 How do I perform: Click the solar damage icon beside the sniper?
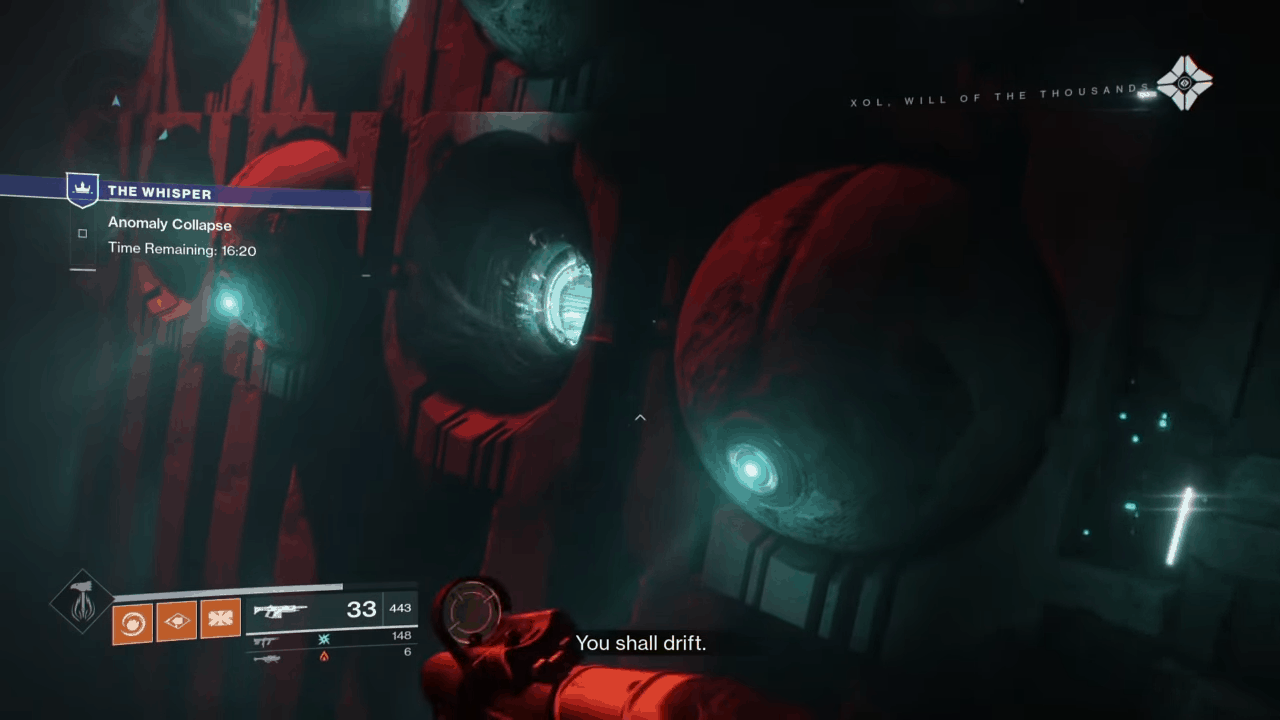click(x=323, y=658)
